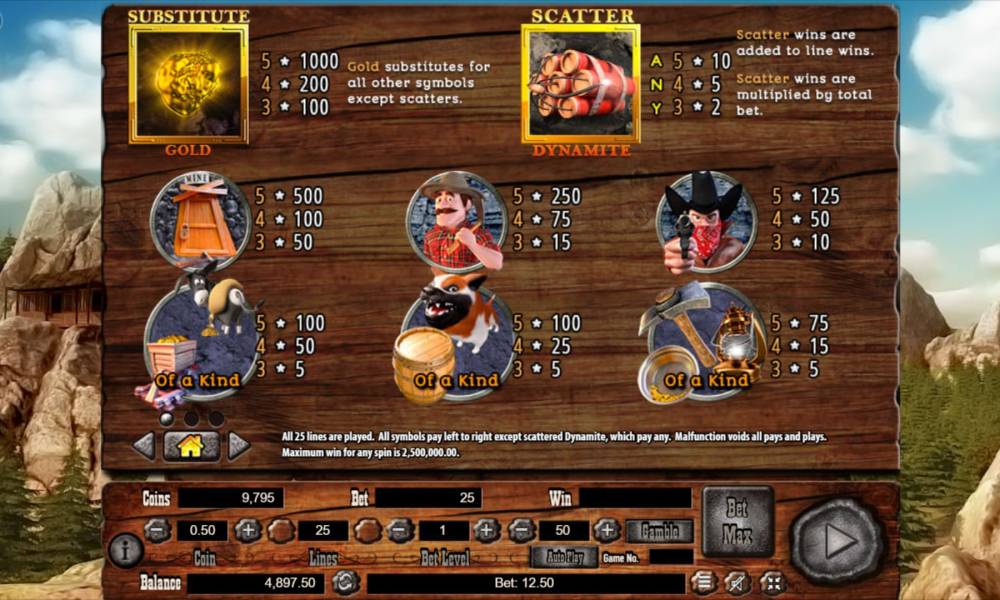Return to the game with the home button
The height and width of the screenshot is (600, 1000).
point(190,446)
